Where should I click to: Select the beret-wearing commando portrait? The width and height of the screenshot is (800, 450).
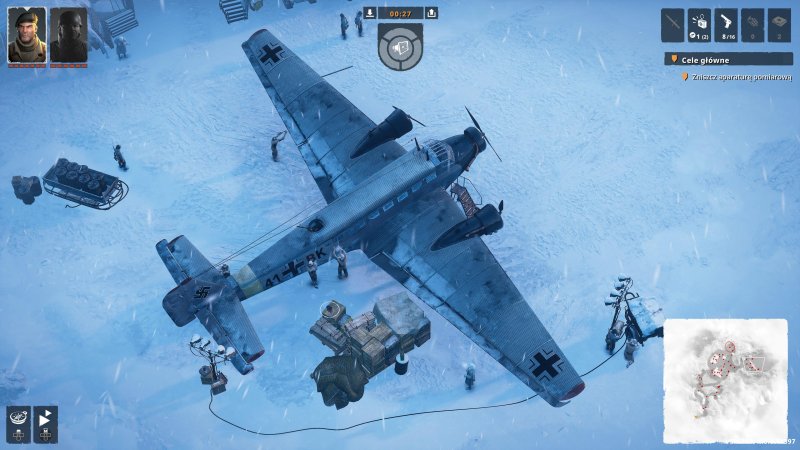[x=27, y=35]
